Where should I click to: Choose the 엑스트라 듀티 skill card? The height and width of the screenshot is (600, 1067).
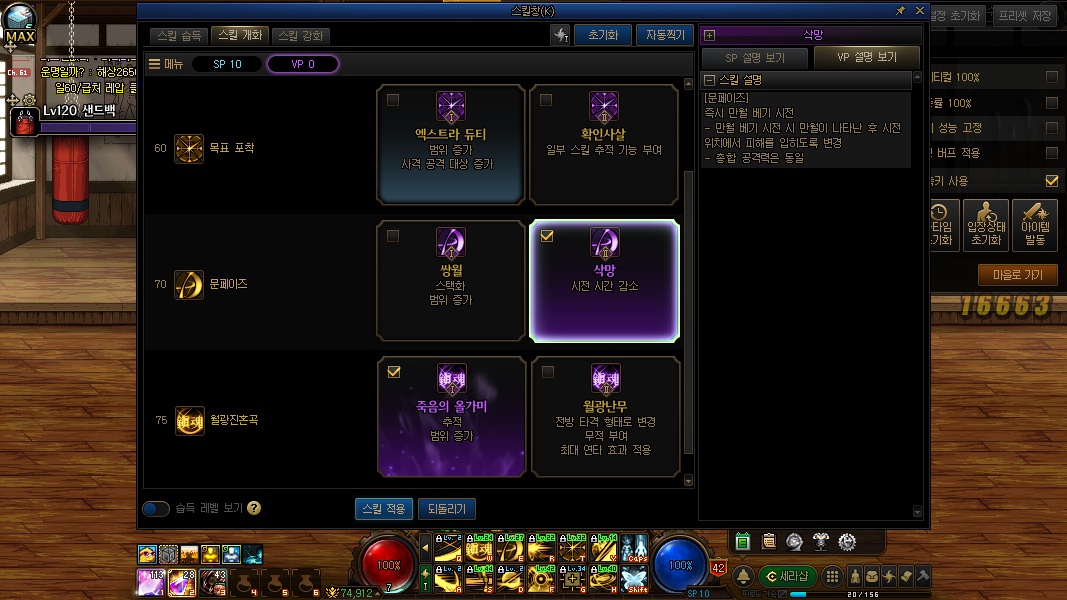click(x=451, y=144)
